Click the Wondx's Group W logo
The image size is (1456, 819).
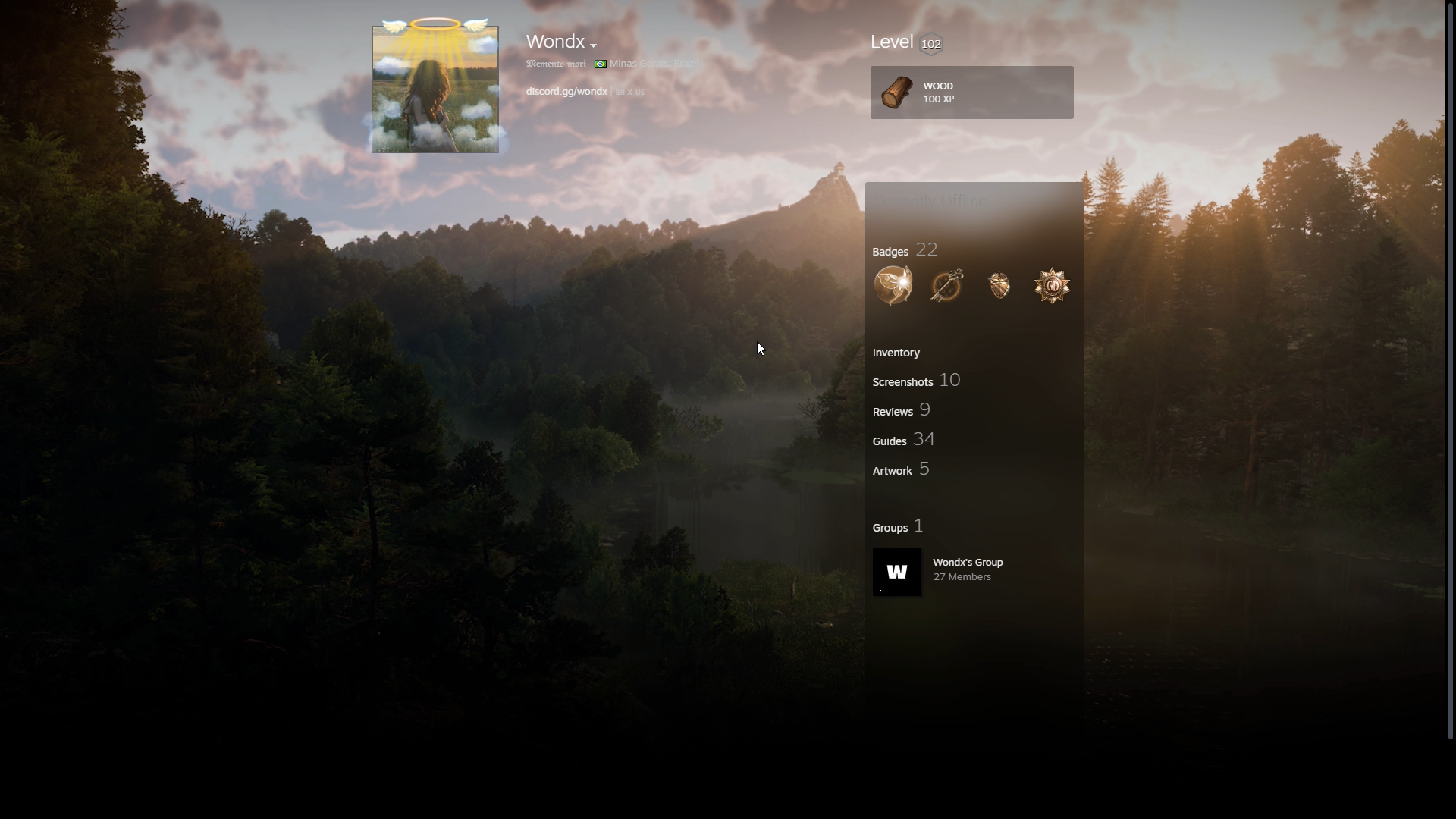[897, 572]
